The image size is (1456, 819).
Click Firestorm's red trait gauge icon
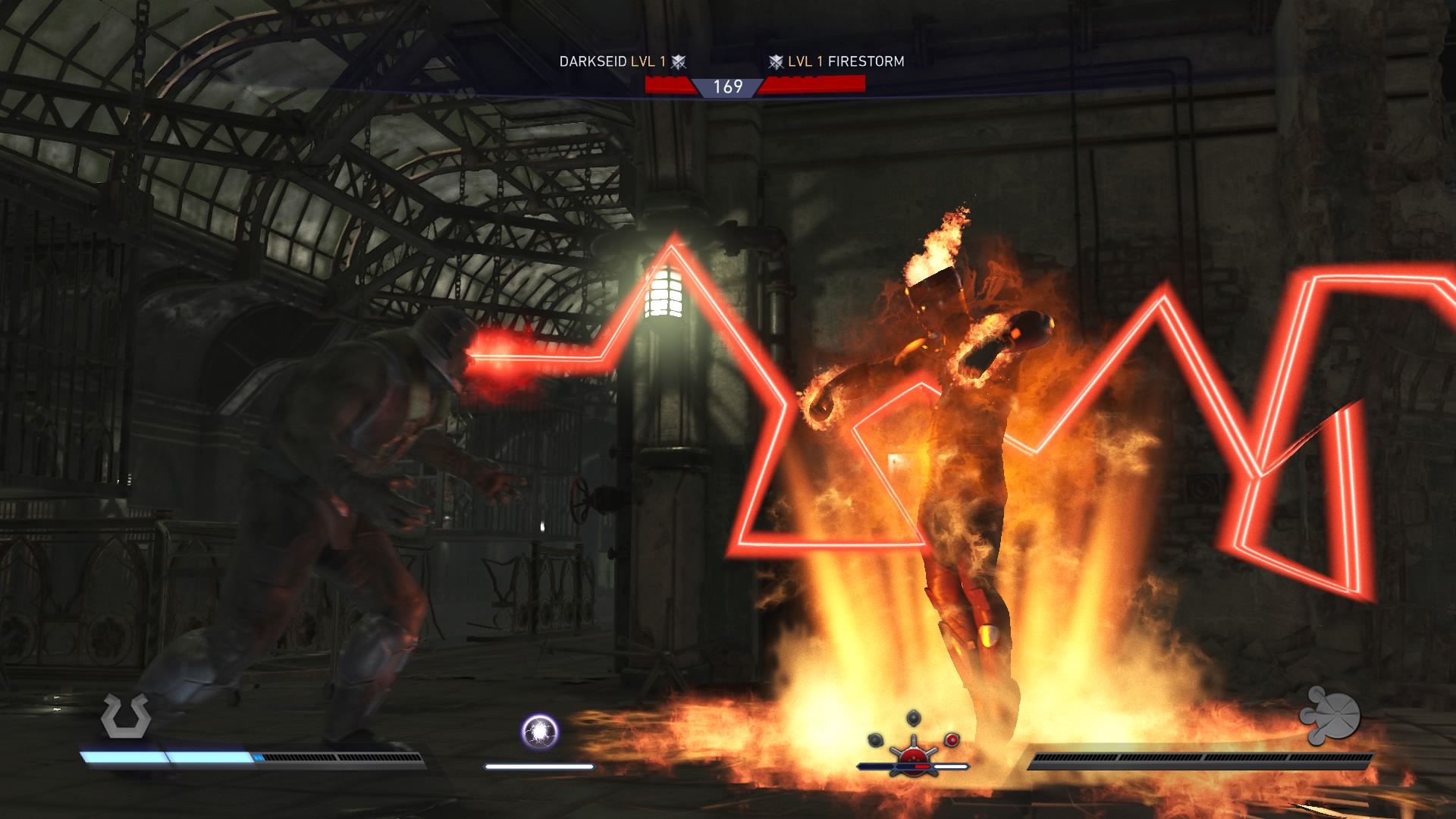pyautogui.click(x=913, y=753)
